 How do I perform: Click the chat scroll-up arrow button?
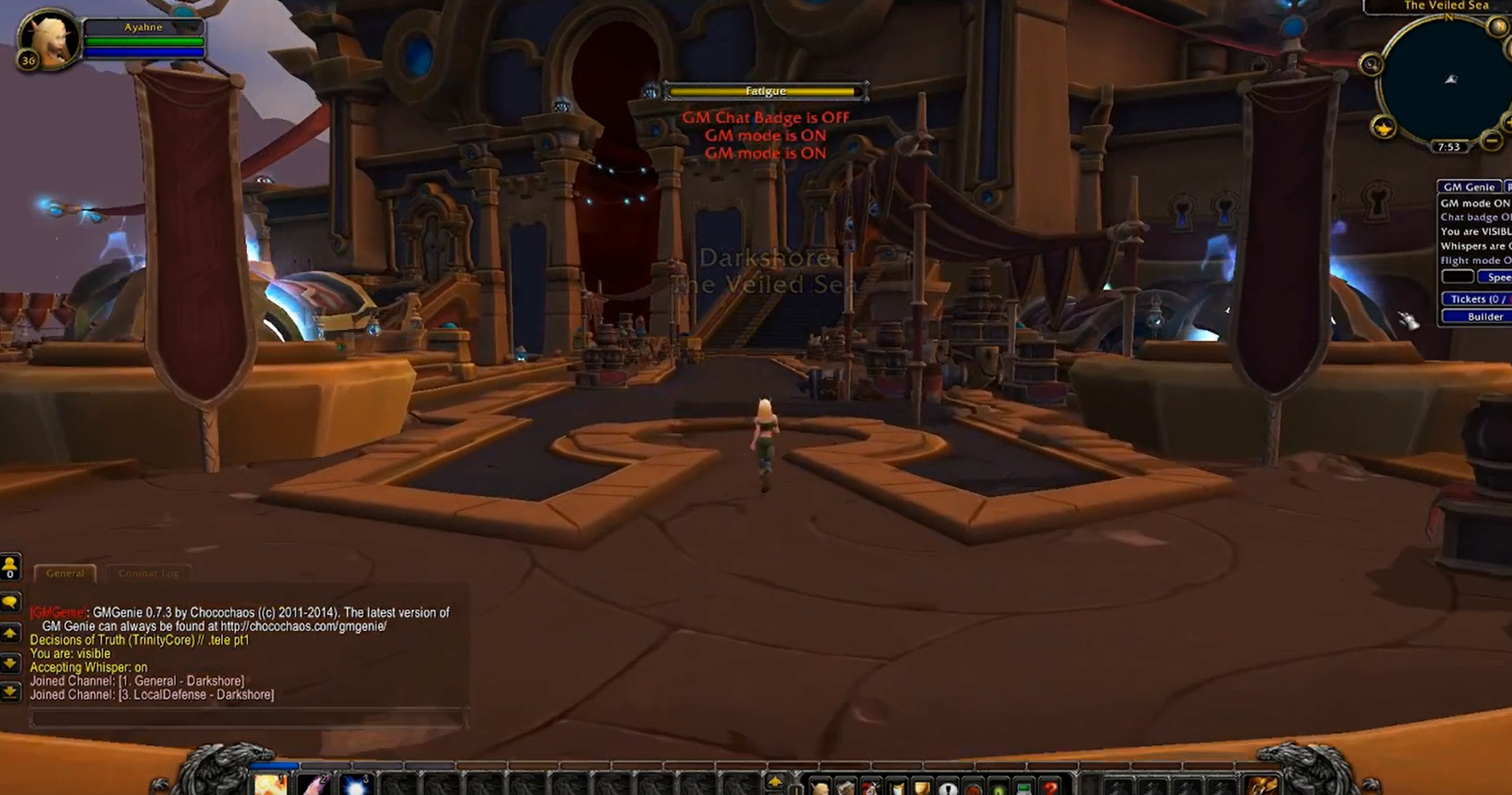10,633
